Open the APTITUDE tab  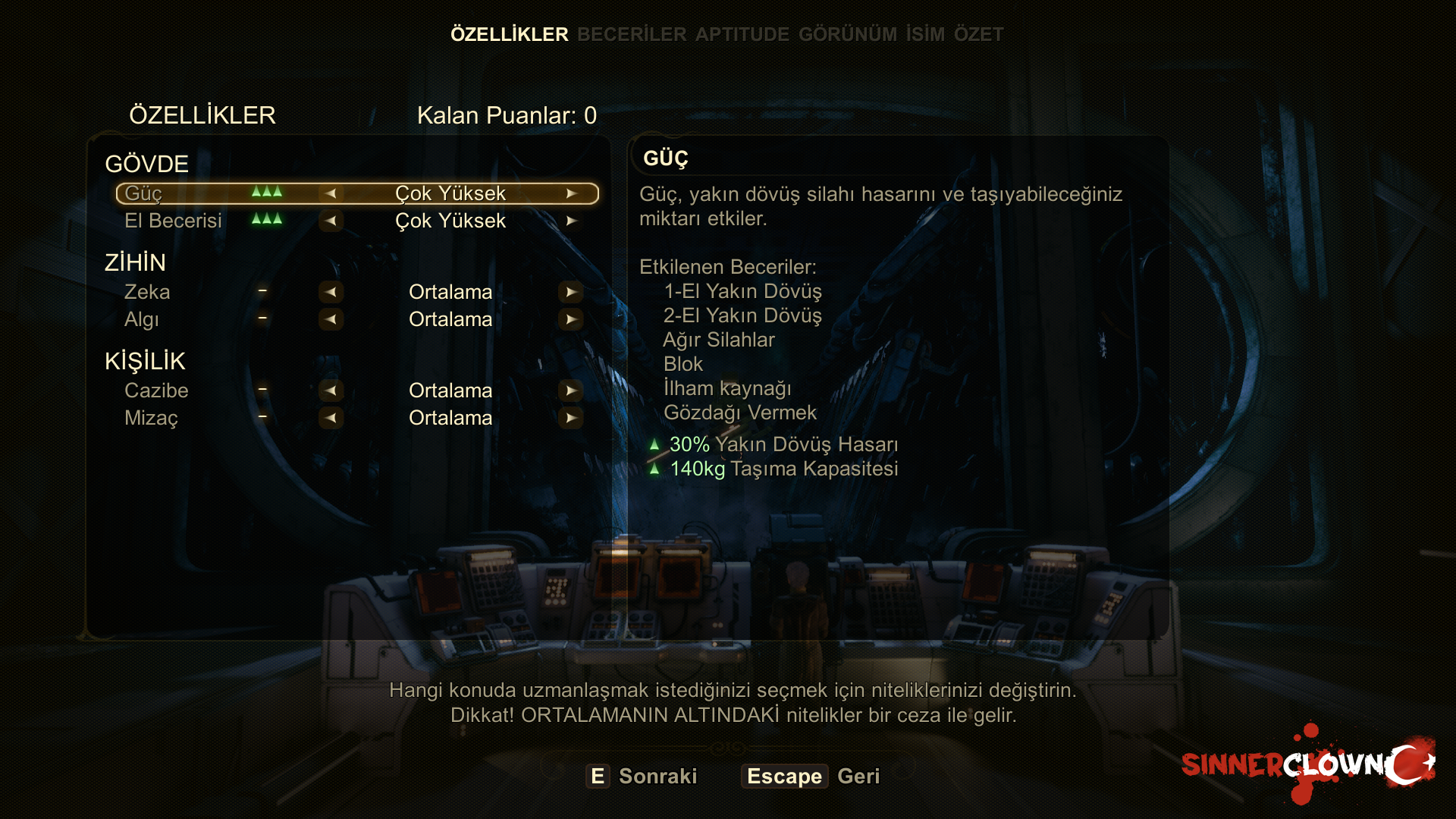742,34
